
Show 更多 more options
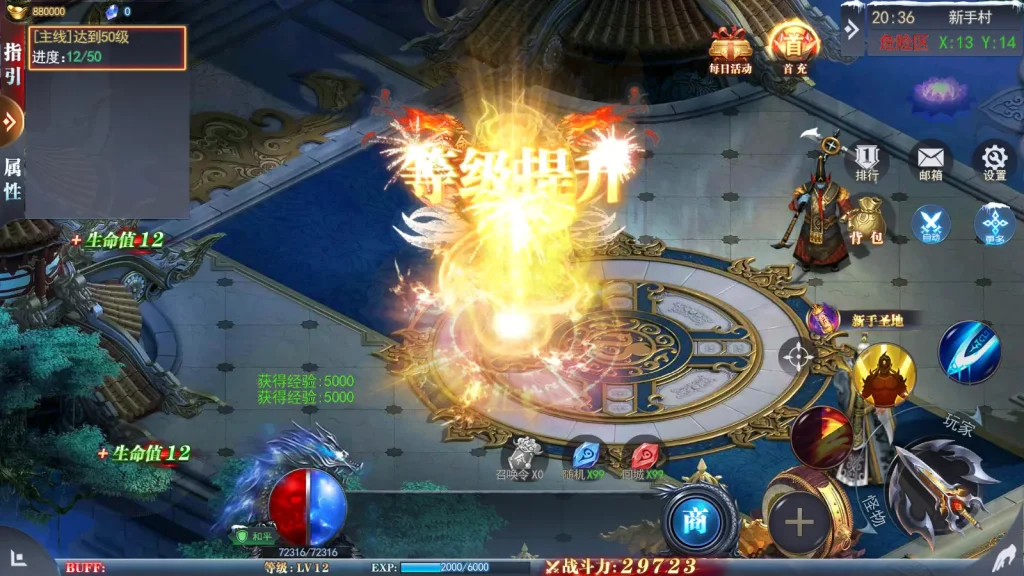[994, 223]
